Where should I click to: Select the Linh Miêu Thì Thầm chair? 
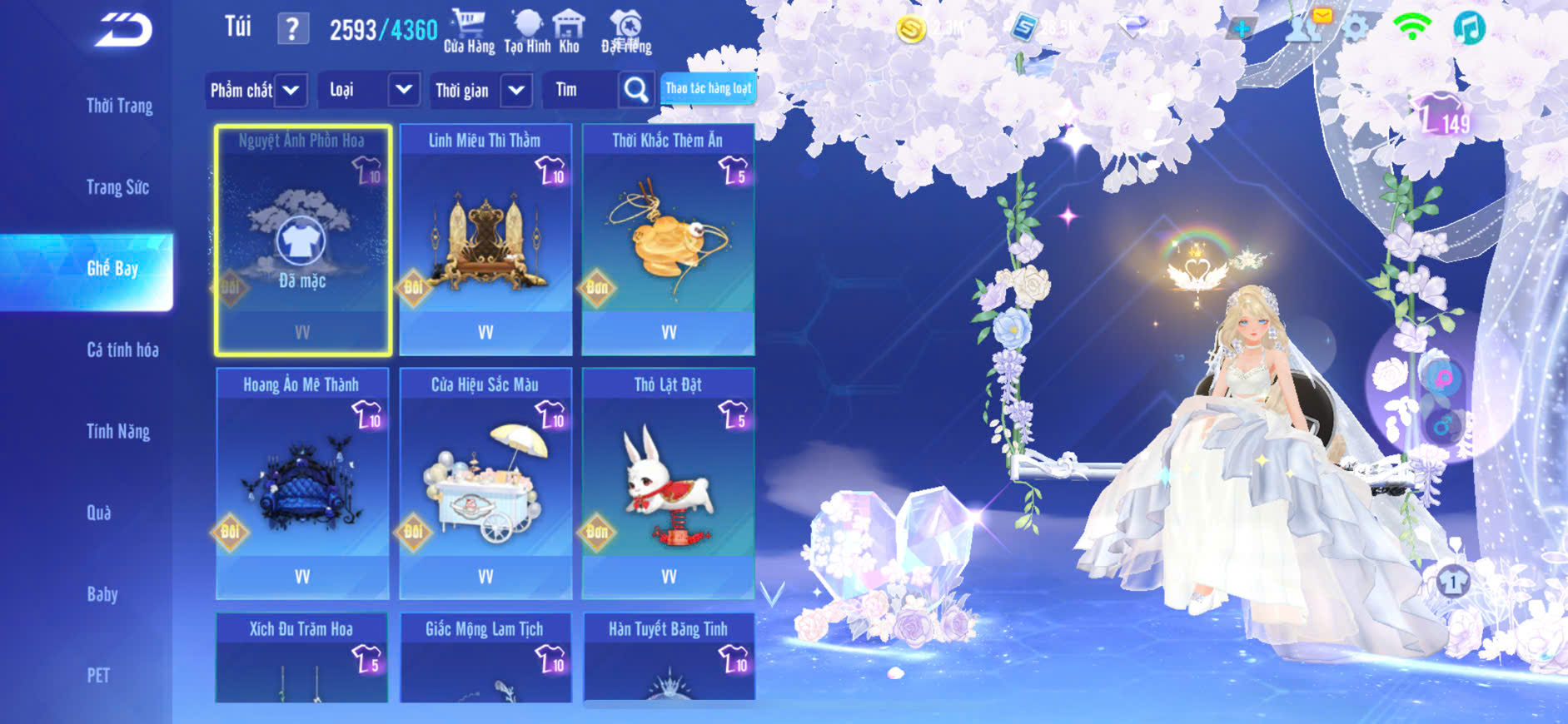coord(485,240)
